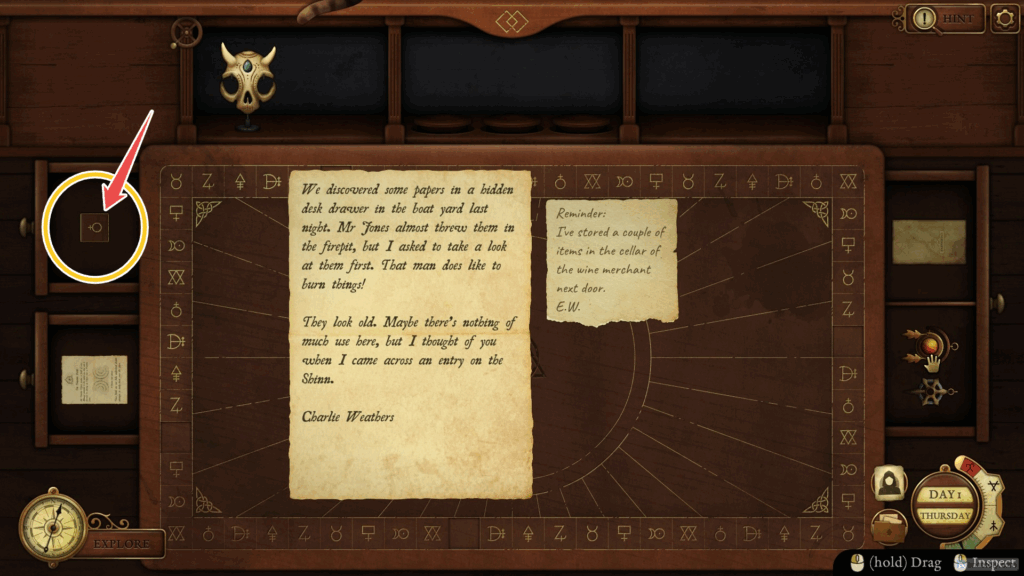Viewport: 1024px width, 576px height.
Task: Open the Hint magnifier button
Action: pyautogui.click(x=941, y=18)
